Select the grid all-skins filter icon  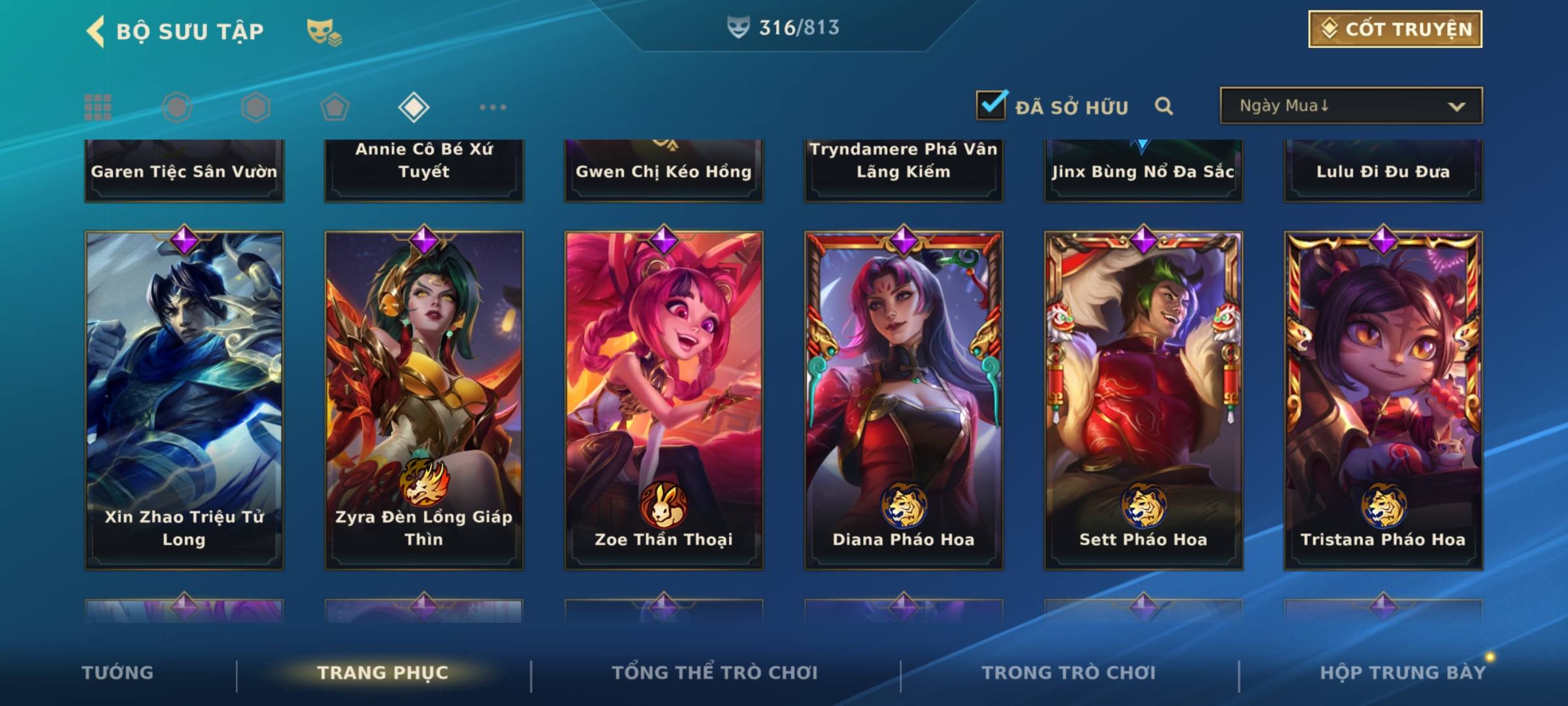pyautogui.click(x=98, y=107)
